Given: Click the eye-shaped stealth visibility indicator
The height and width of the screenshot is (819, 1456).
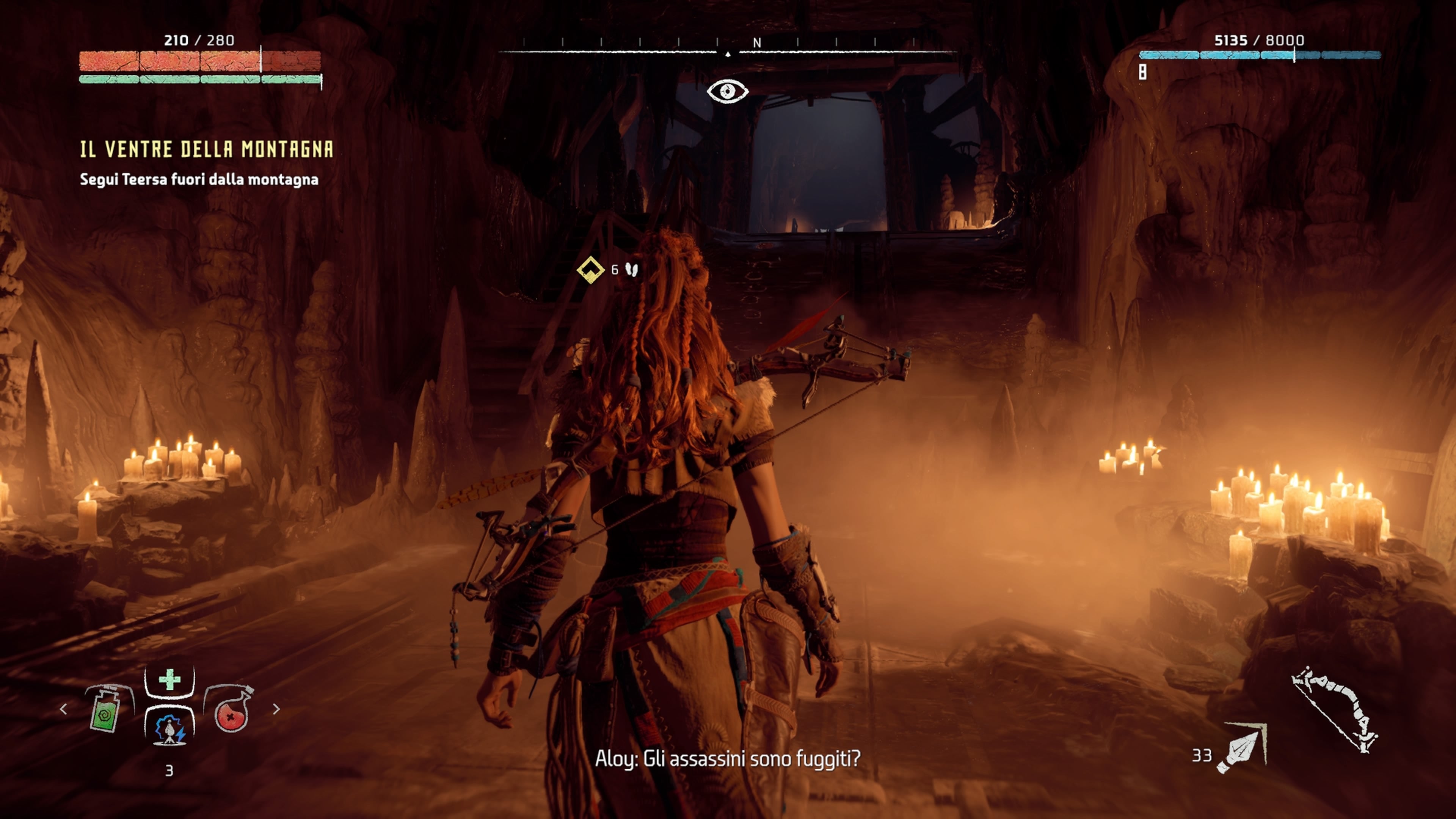Looking at the screenshot, I should 728,91.
